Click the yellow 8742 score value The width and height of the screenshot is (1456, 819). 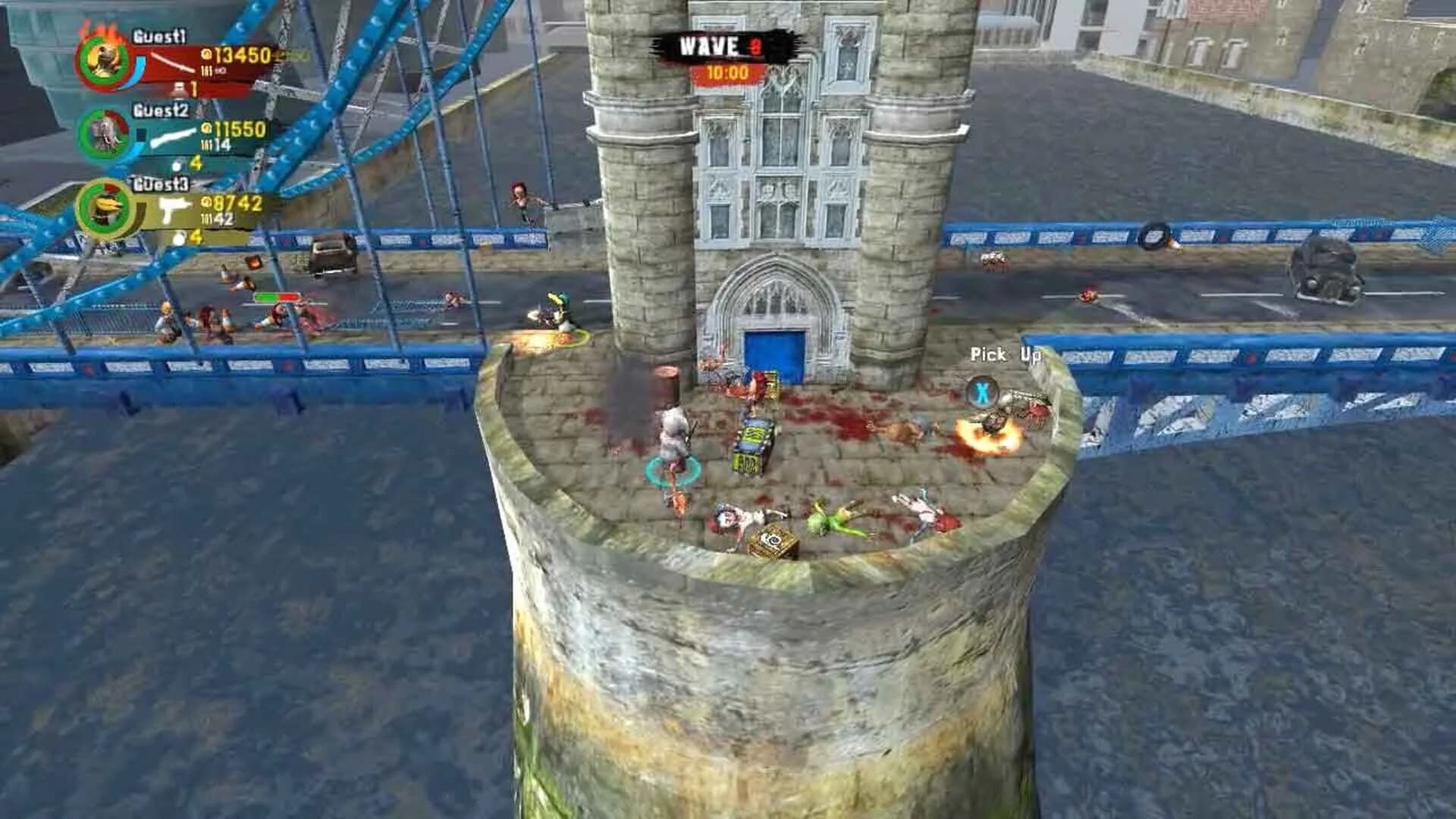[234, 203]
